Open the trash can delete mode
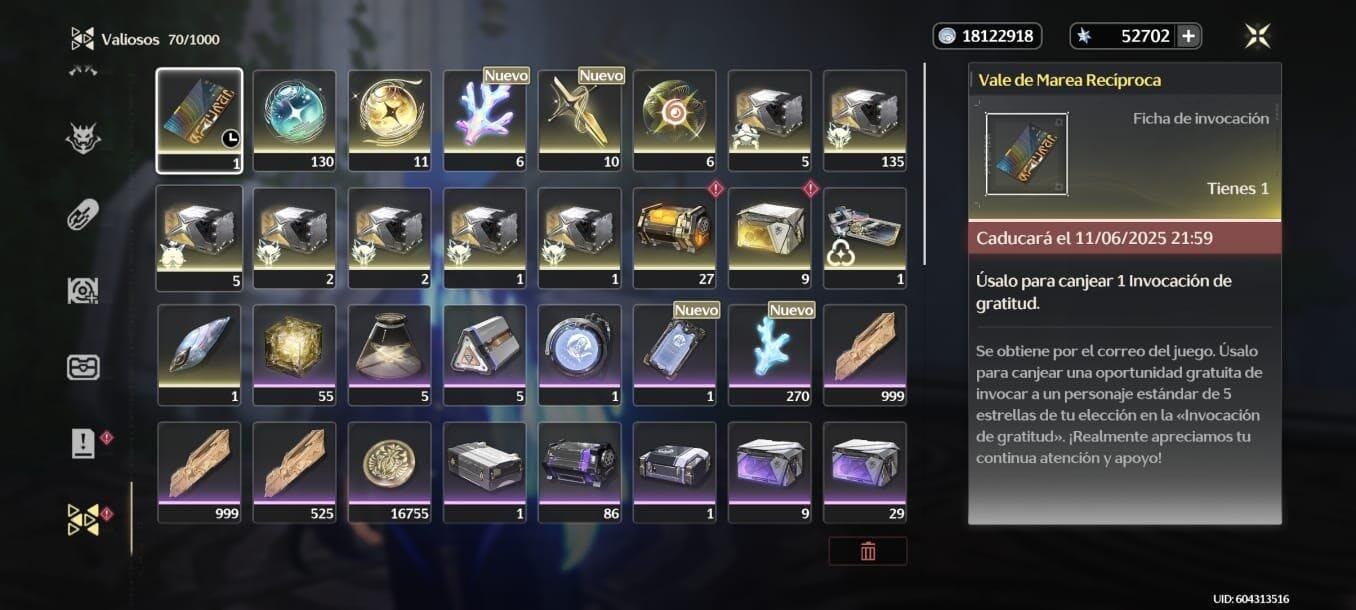 pos(867,551)
